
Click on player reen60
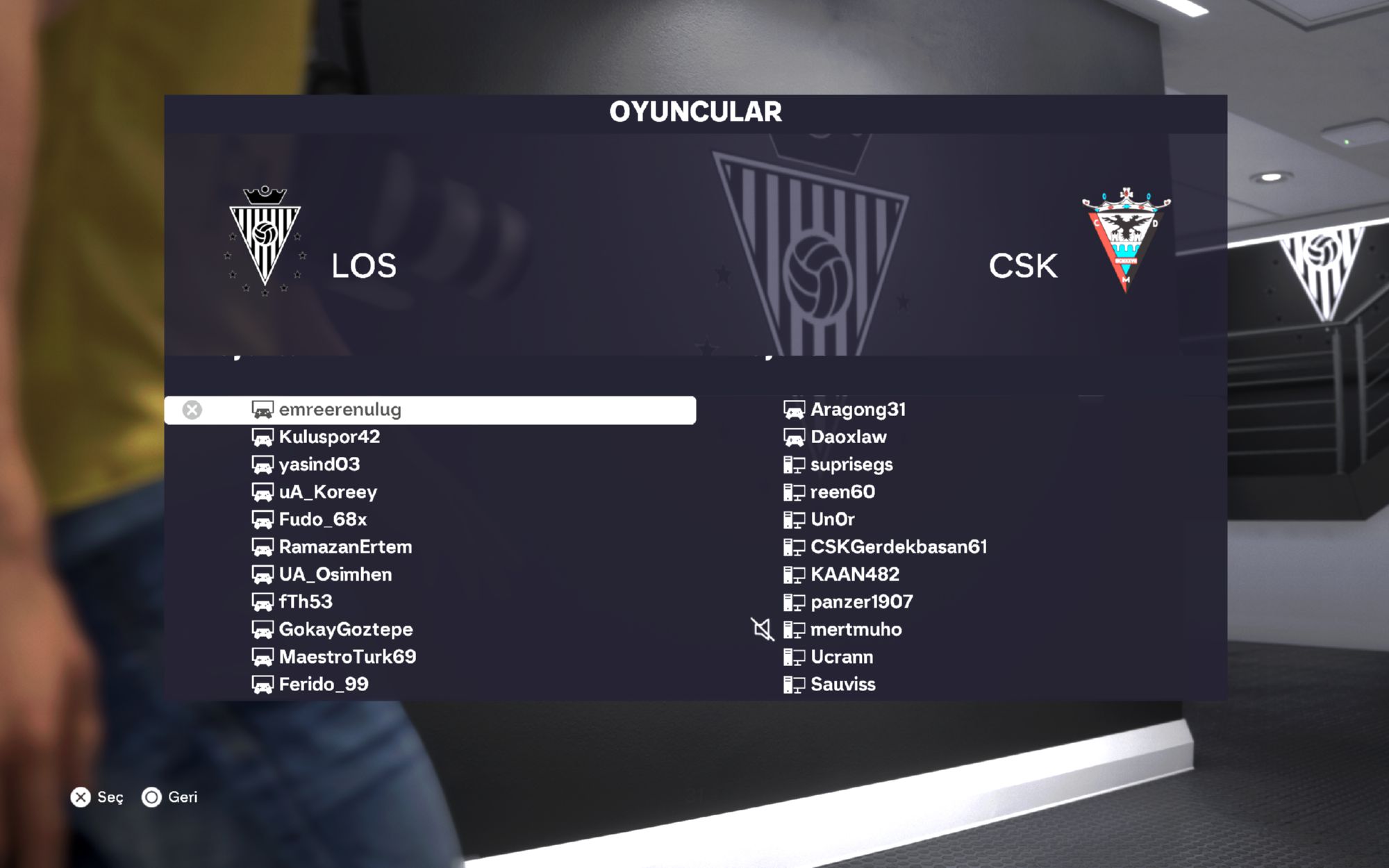842,492
